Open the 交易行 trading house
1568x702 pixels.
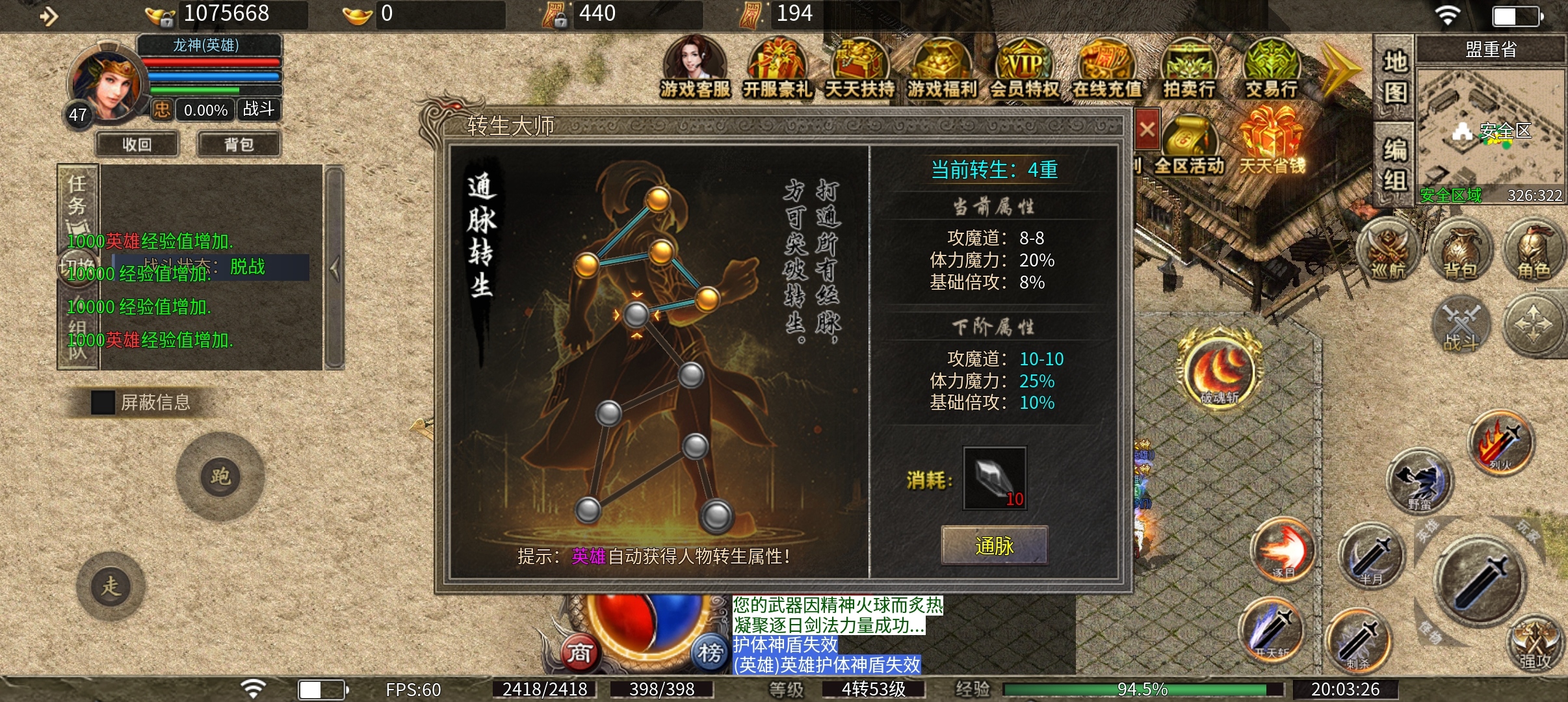[1271, 68]
